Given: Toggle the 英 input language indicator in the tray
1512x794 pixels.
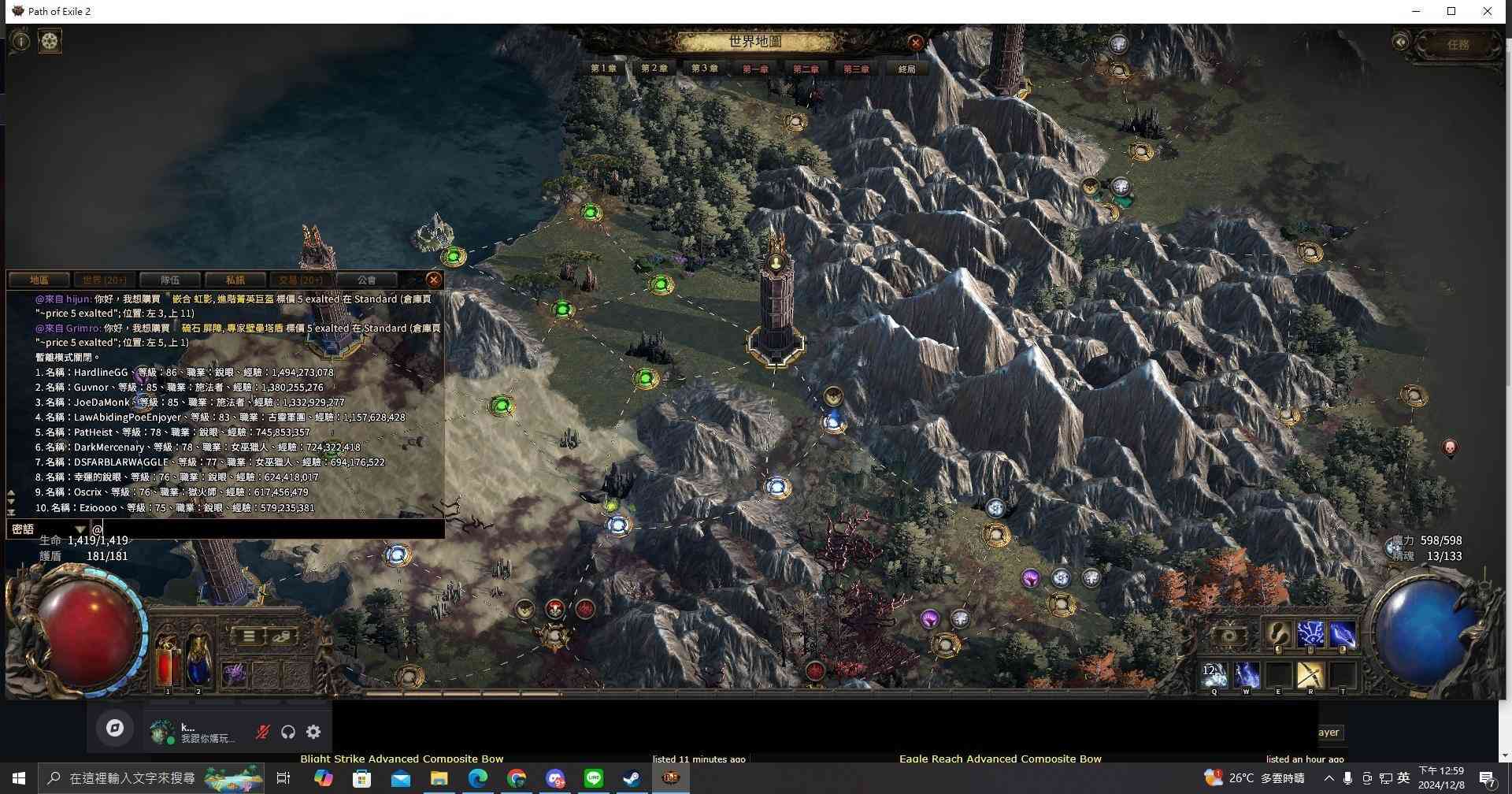Looking at the screenshot, I should pyautogui.click(x=1405, y=777).
